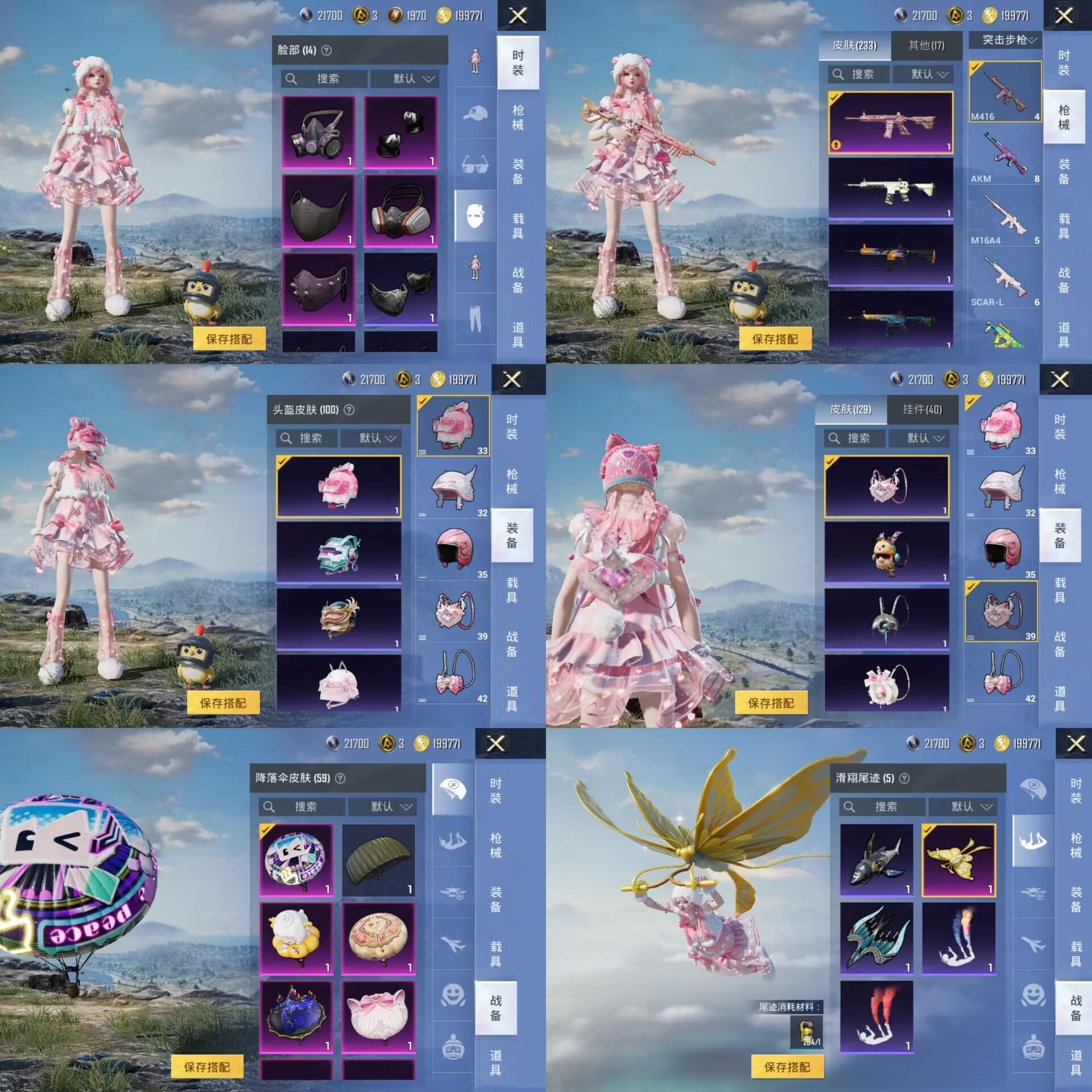Choose the sheep-shaped parachute skin
Viewport: 1092px width, 1092px height.
click(x=296, y=938)
